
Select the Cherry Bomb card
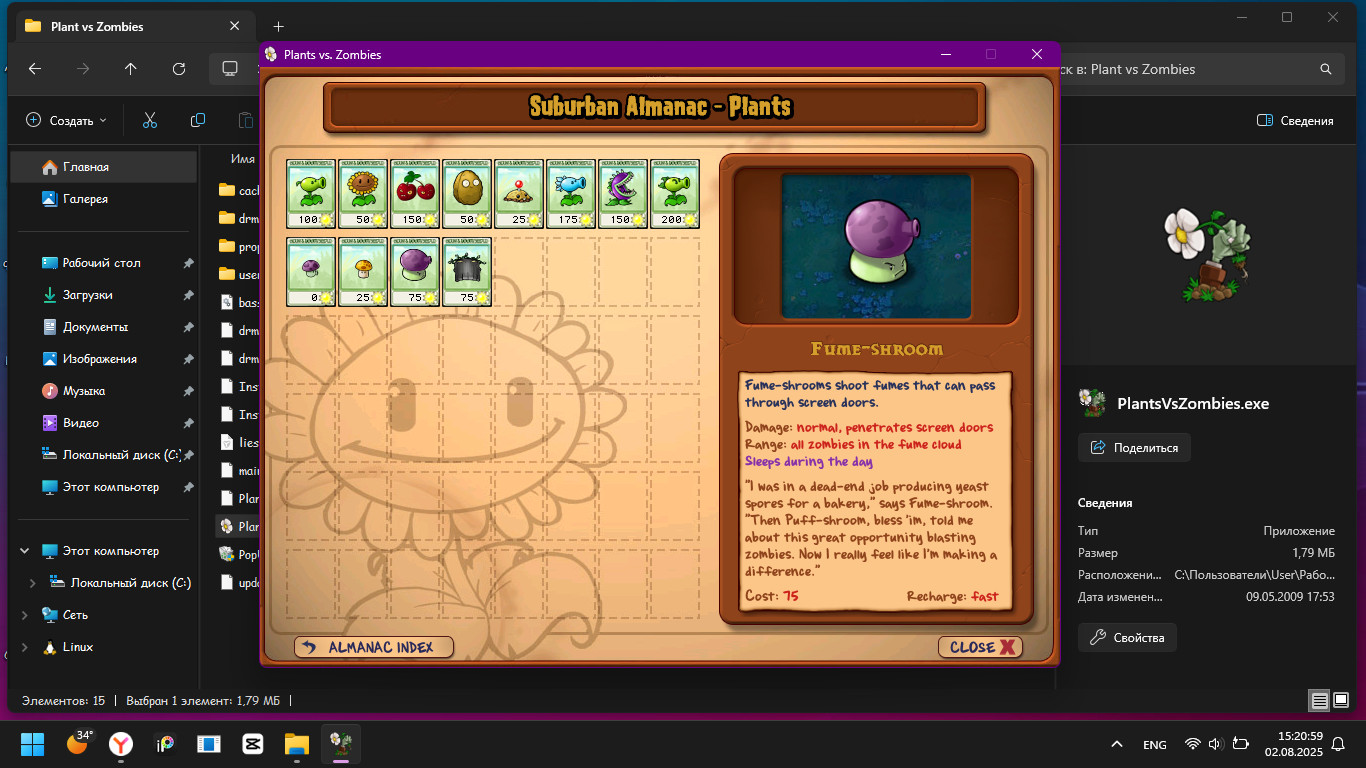tap(415, 193)
